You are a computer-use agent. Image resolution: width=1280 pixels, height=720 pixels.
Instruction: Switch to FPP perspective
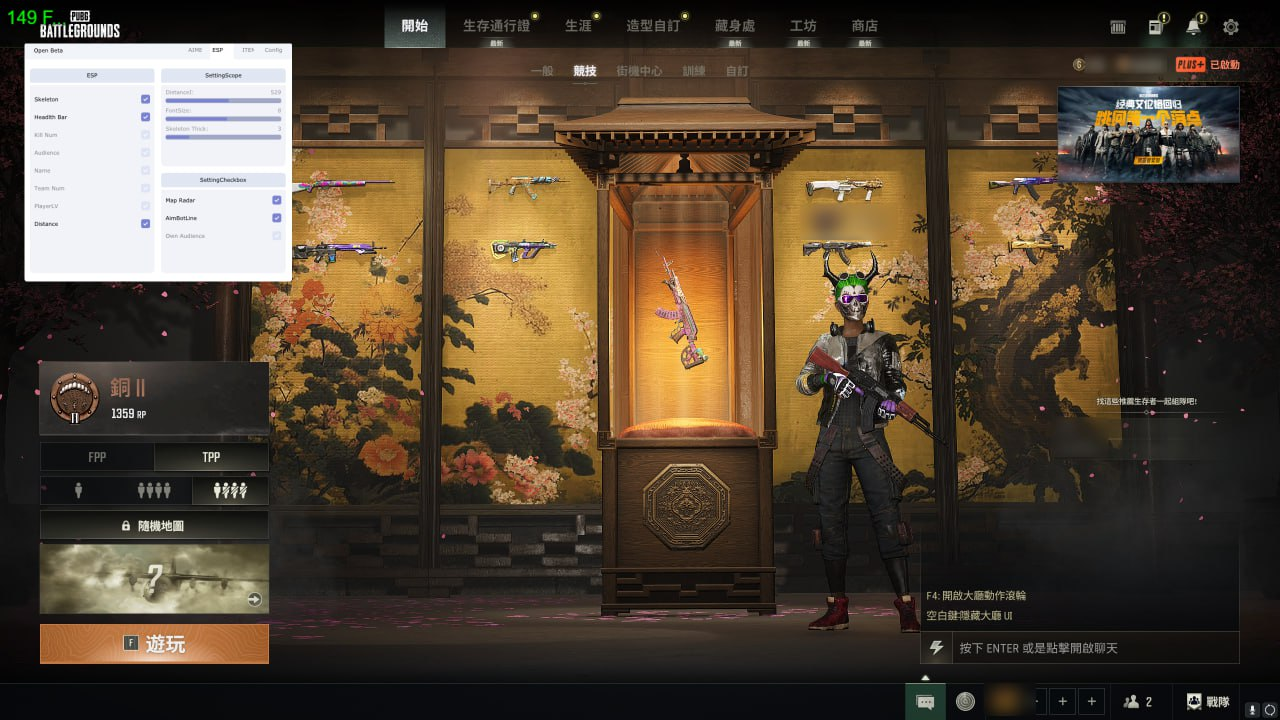97,457
